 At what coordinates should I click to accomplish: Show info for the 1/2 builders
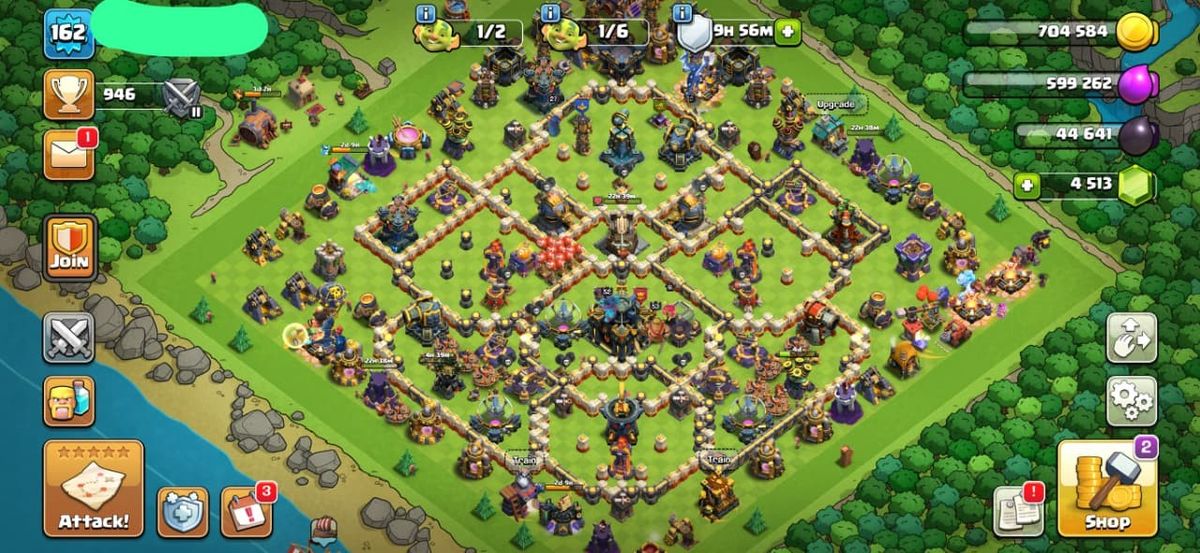point(425,14)
